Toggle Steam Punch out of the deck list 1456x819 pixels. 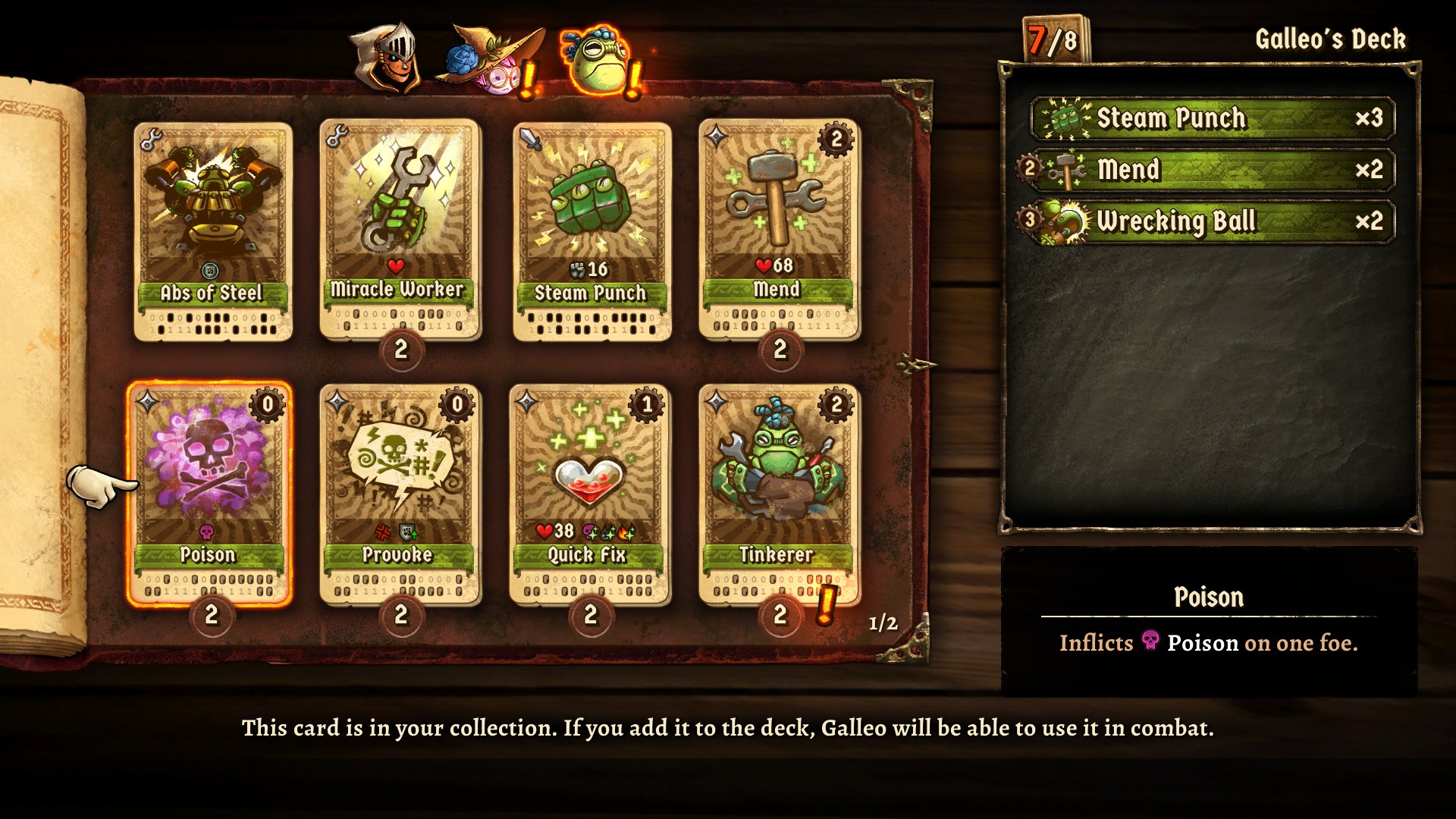pos(1214,119)
